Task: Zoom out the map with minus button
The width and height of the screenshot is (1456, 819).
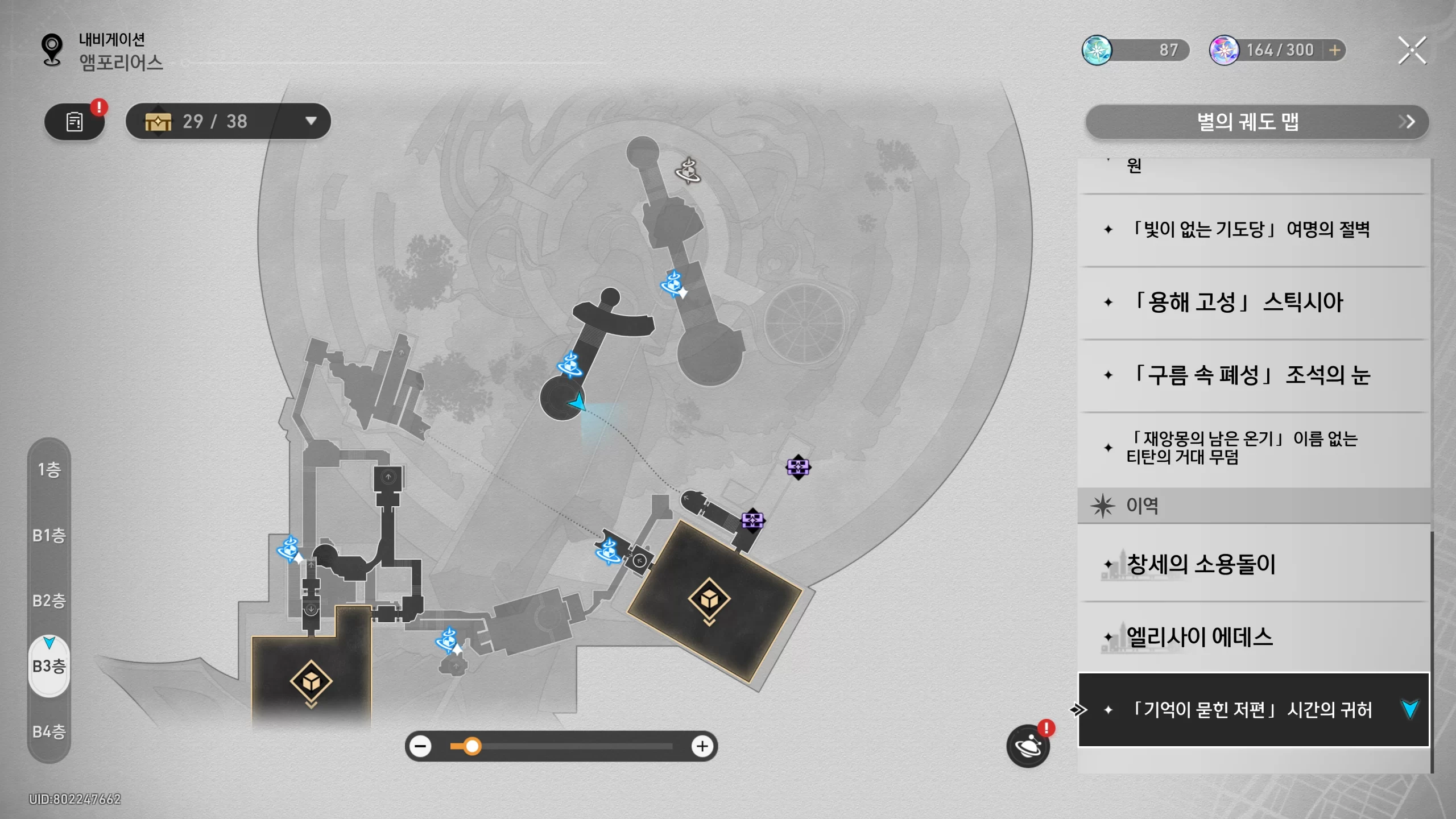Action: tap(421, 746)
